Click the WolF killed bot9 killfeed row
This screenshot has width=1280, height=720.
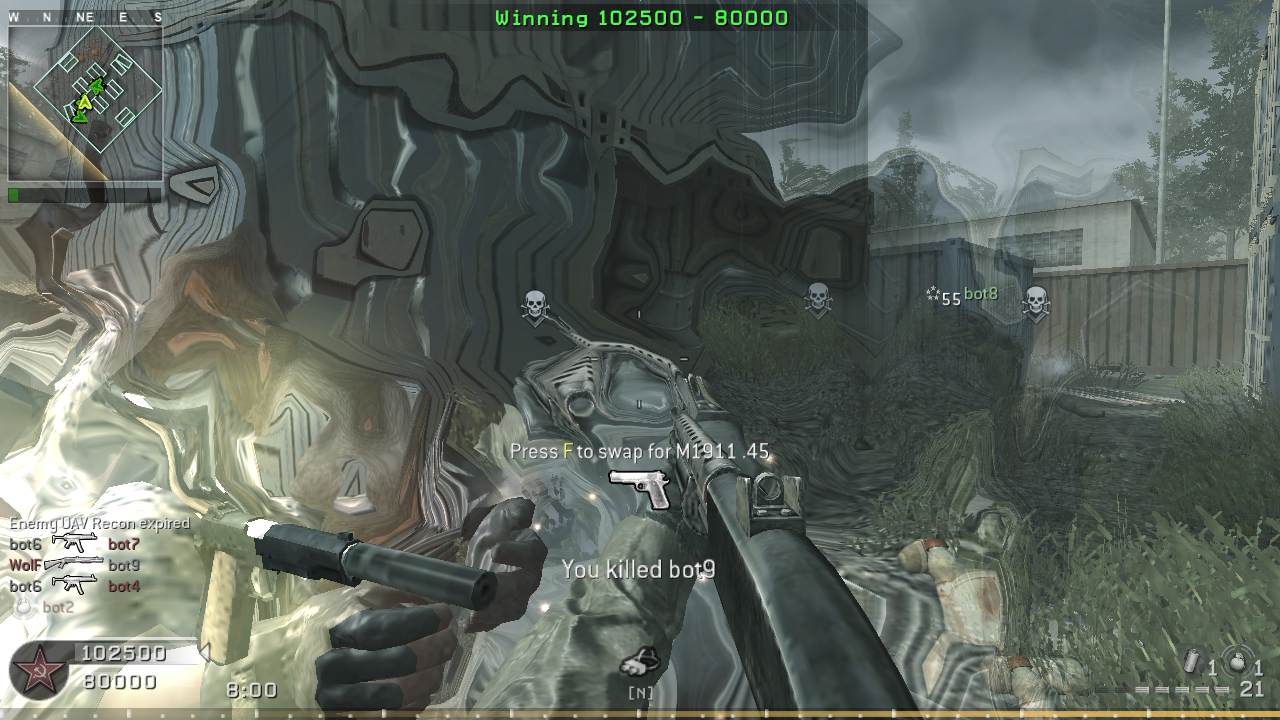(75, 565)
